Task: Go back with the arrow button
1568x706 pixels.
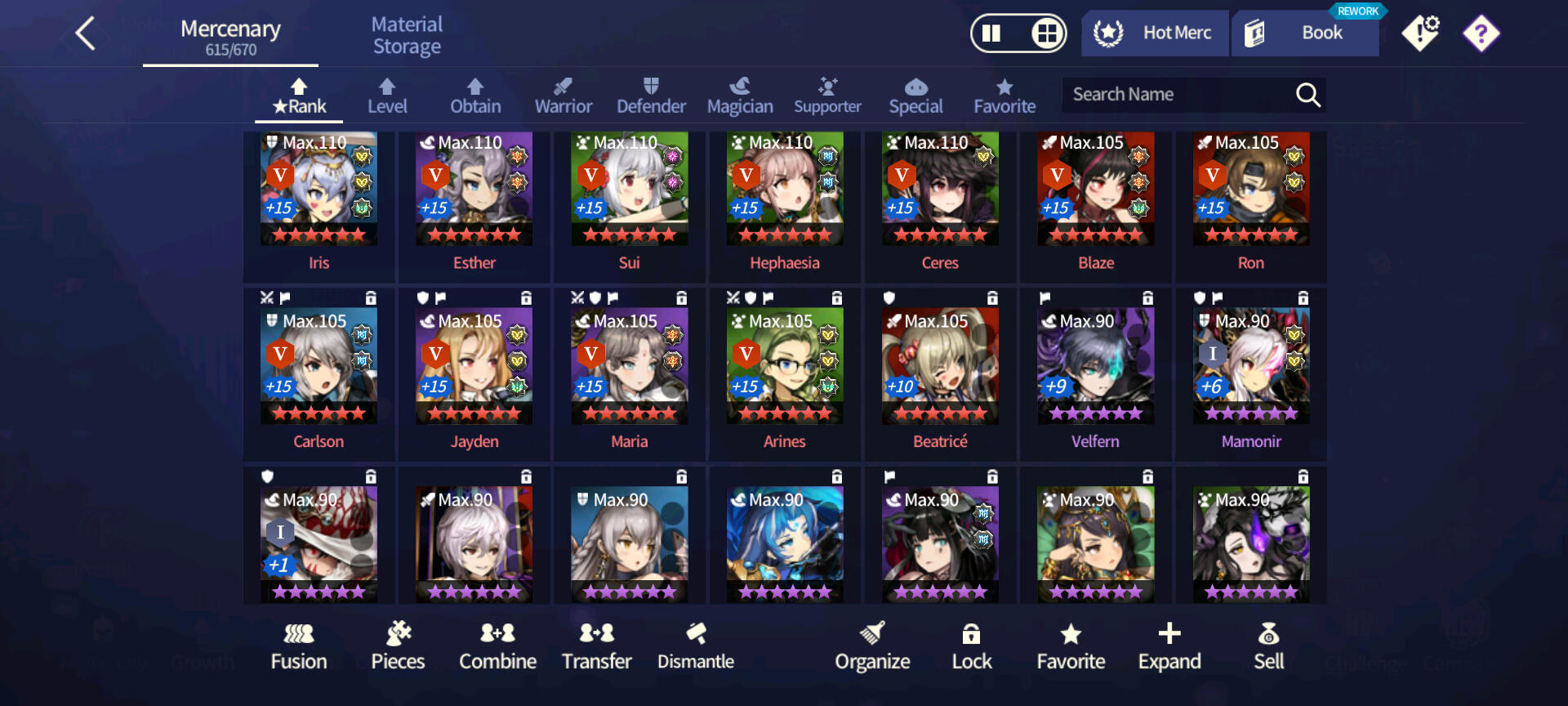Action: pos(86,34)
